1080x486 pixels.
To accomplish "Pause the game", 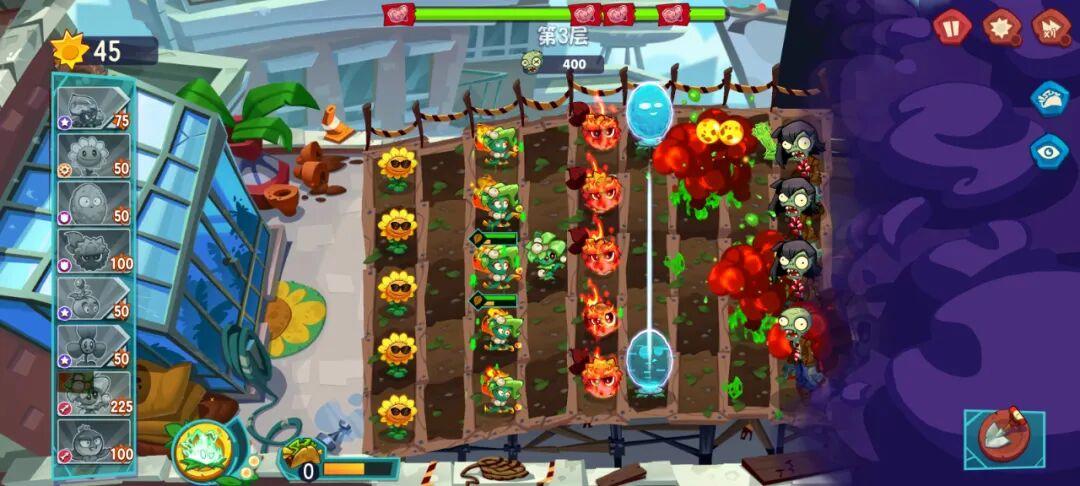I will click(952, 27).
